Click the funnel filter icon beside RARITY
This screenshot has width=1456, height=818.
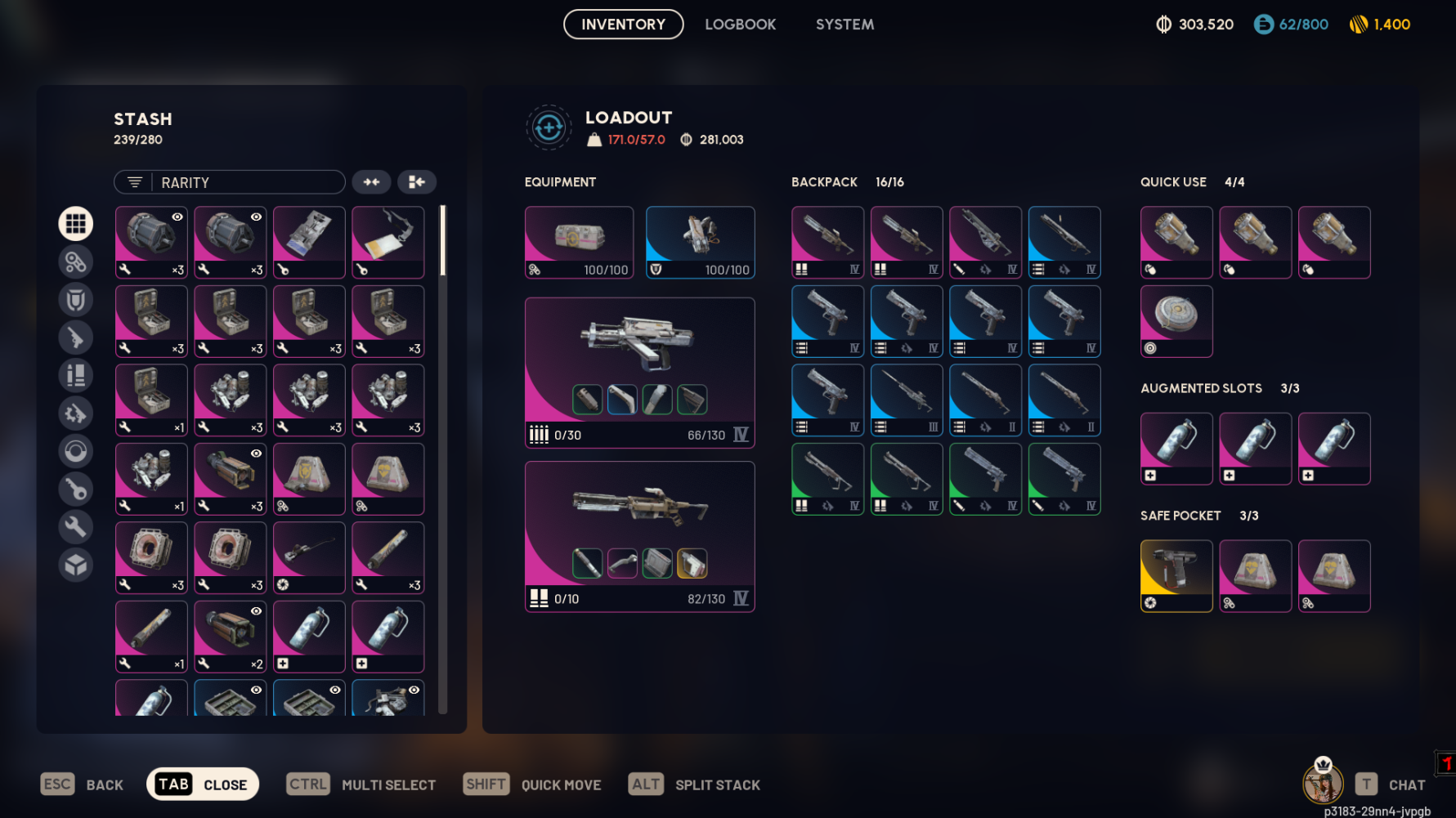136,181
